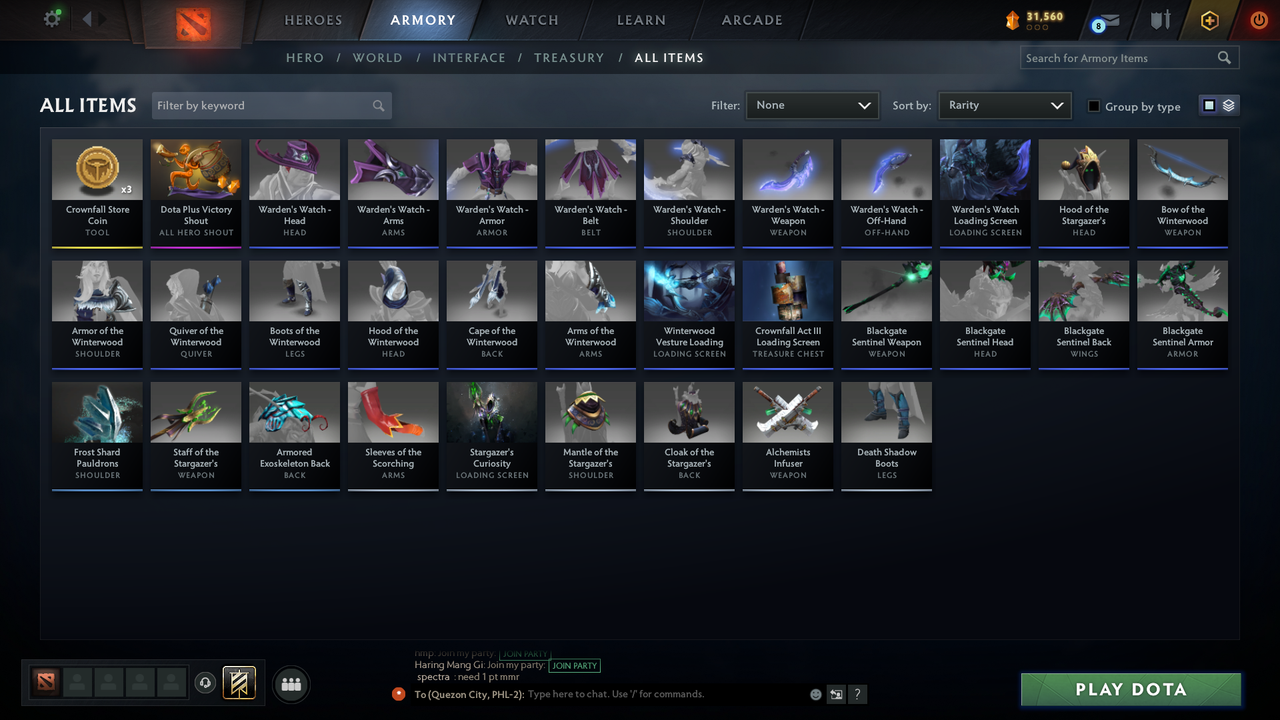Open Dota Plus subscription icon
This screenshot has height=720, width=1280.
[x=1208, y=20]
